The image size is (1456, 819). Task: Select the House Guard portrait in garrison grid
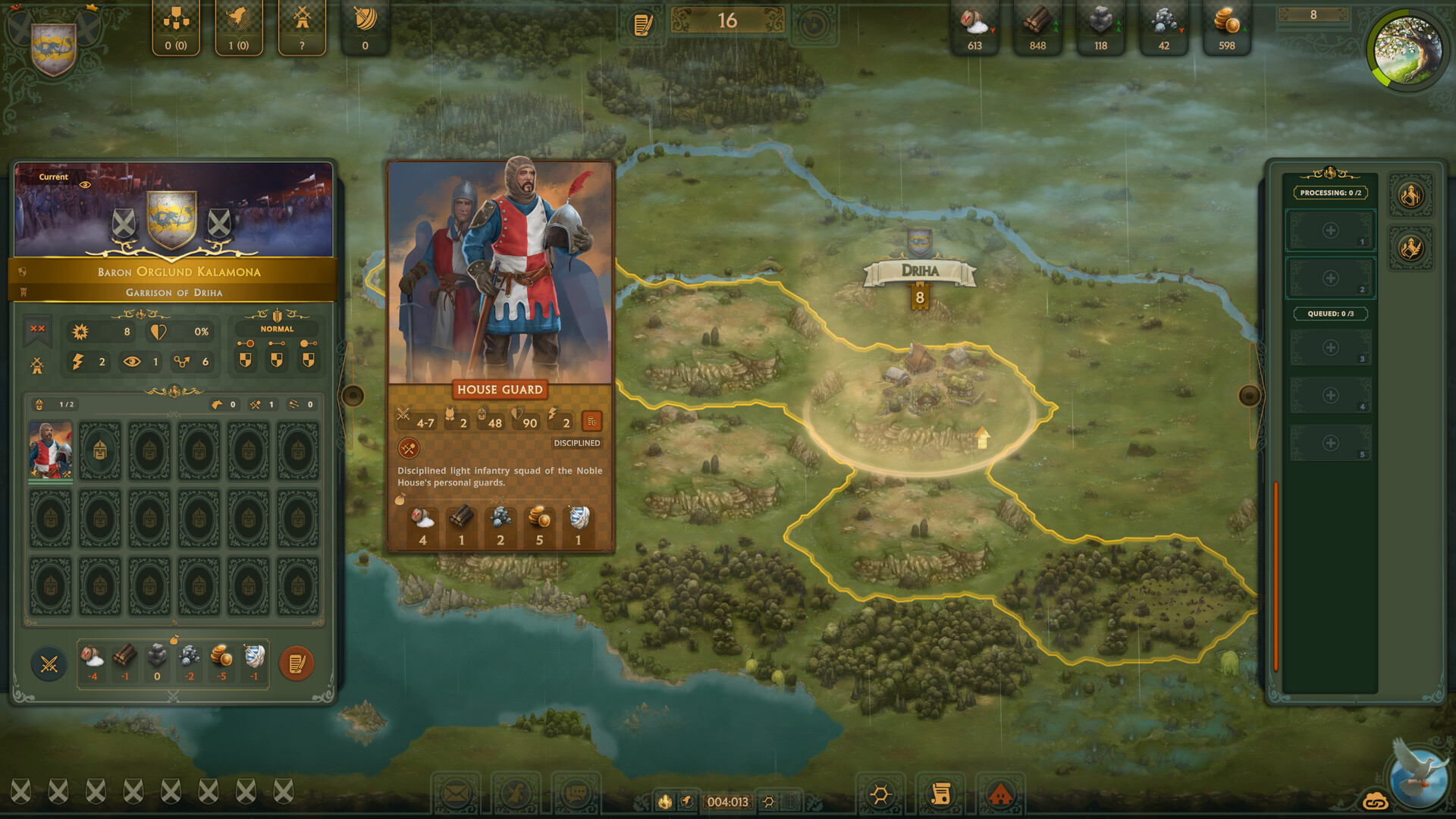(50, 450)
